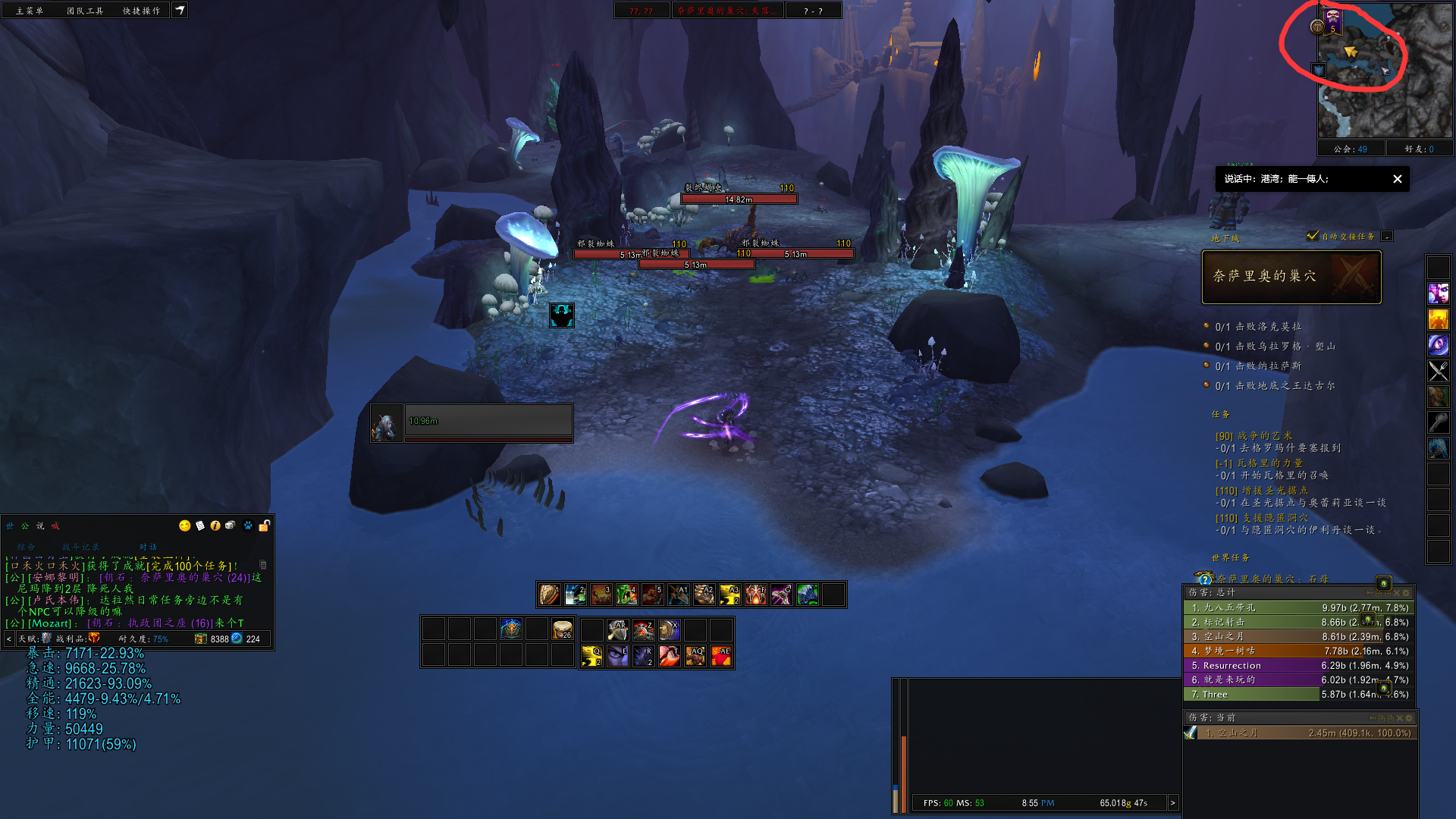1456x819 pixels.
Task: Click the dice roll icon in chat
Action: pos(230,526)
